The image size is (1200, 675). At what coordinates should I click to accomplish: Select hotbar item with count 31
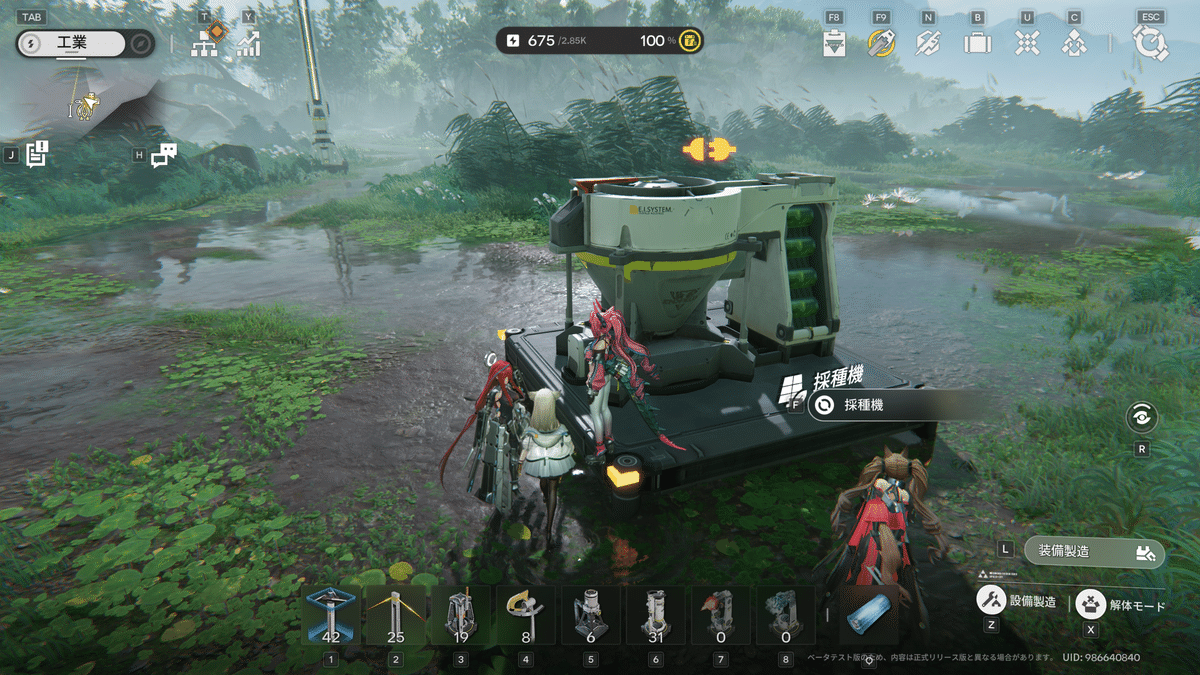(x=656, y=614)
